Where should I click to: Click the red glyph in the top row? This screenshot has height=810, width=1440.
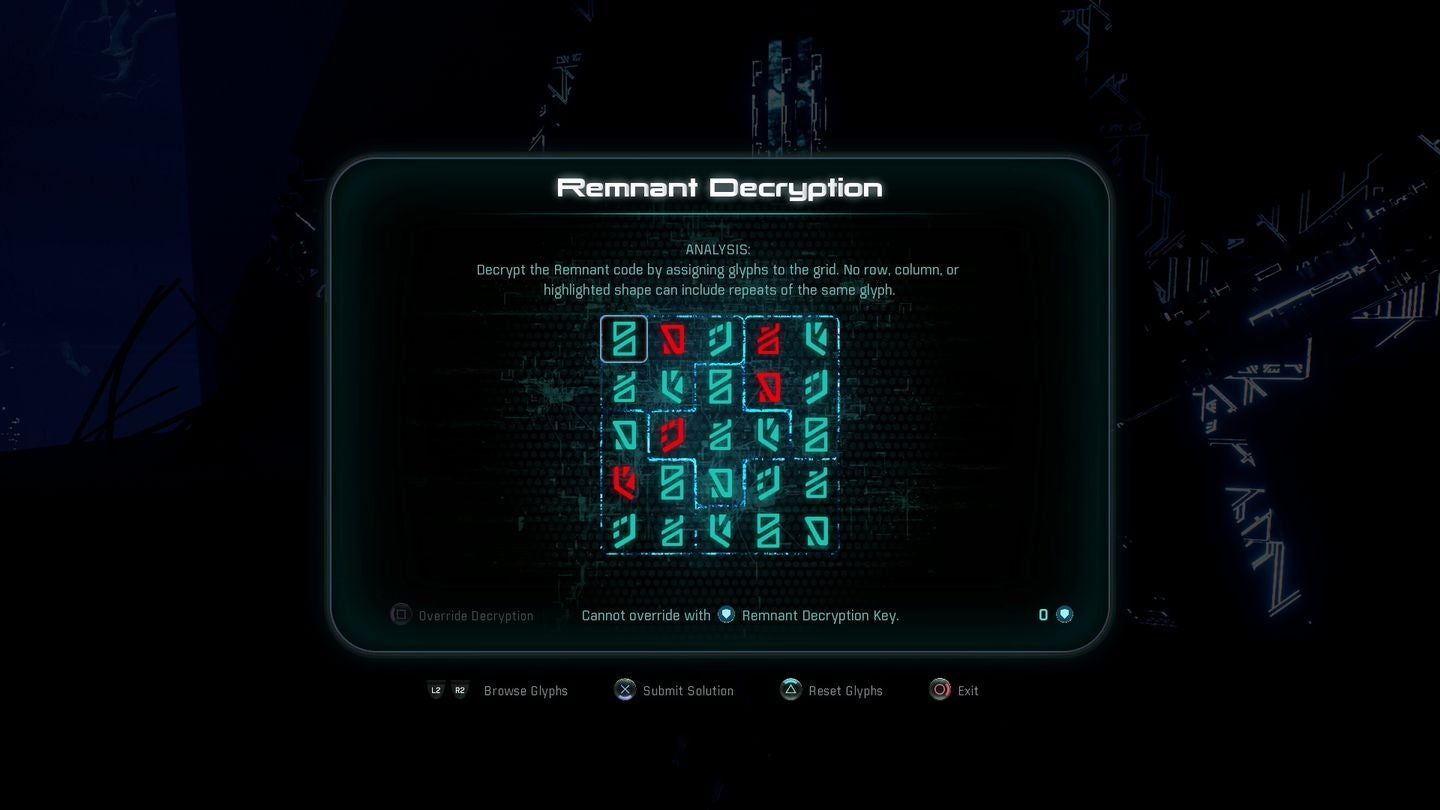coord(672,339)
